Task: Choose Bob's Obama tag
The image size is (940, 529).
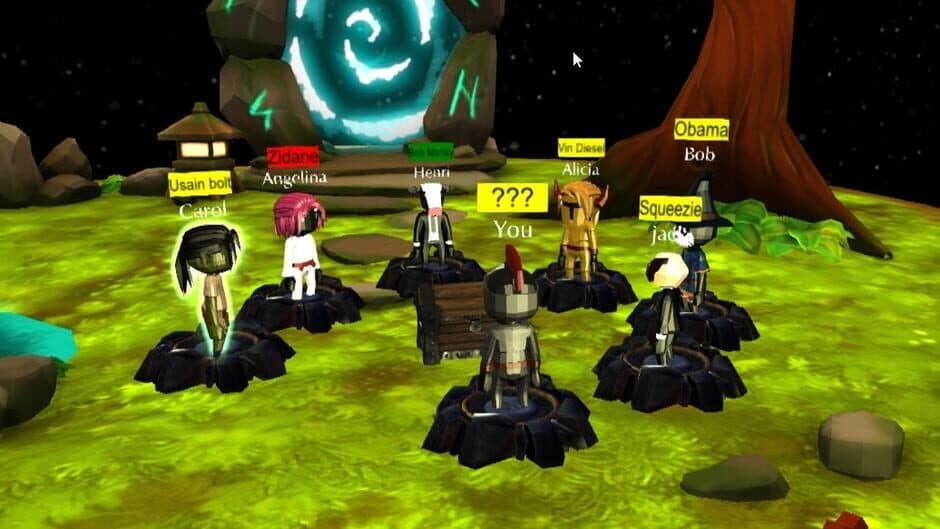Action: (701, 129)
